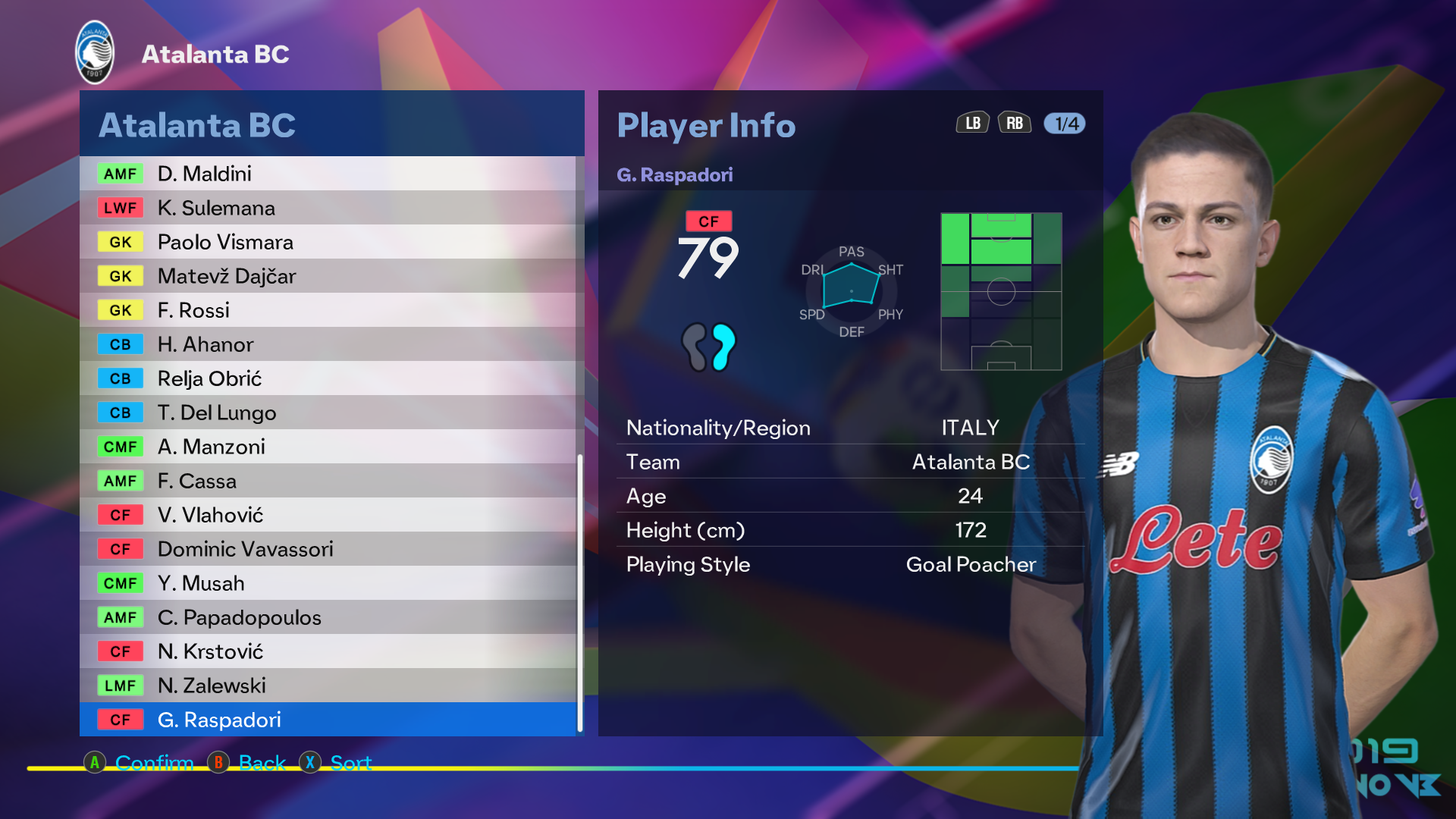Select goalkeeper Paolo Vismara

tap(328, 242)
